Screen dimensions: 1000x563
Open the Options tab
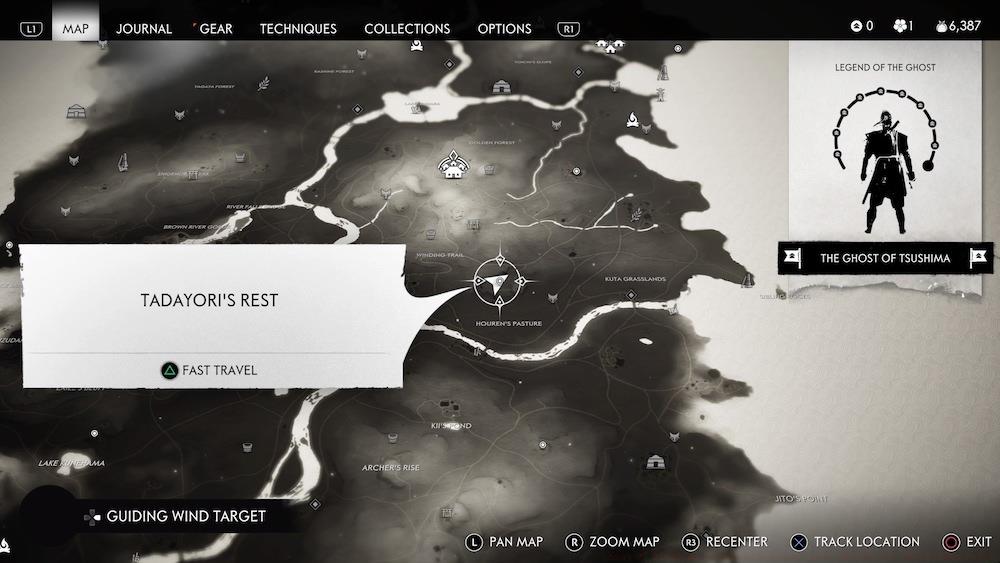[504, 28]
